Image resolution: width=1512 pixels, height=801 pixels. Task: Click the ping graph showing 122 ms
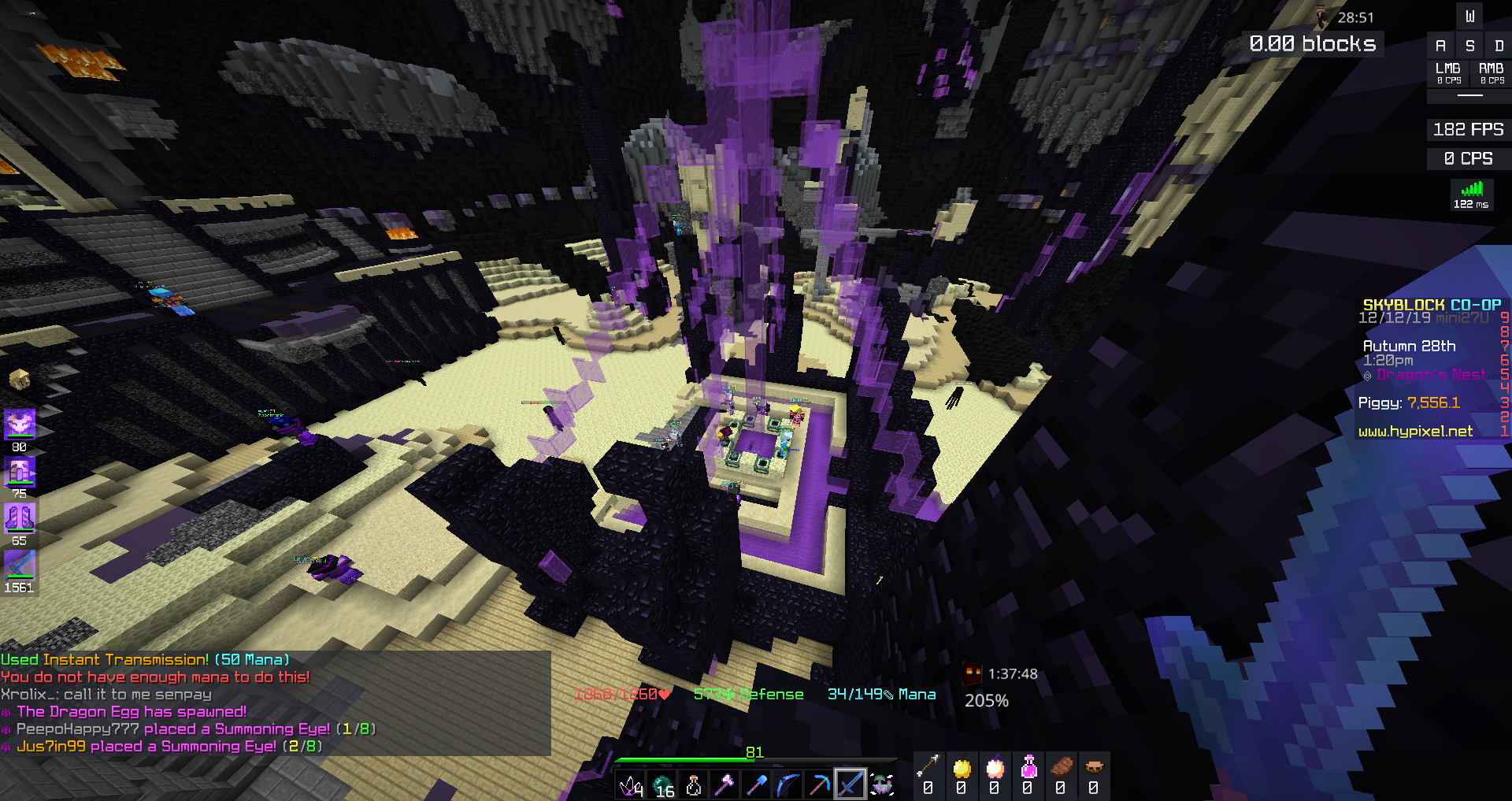1472,195
